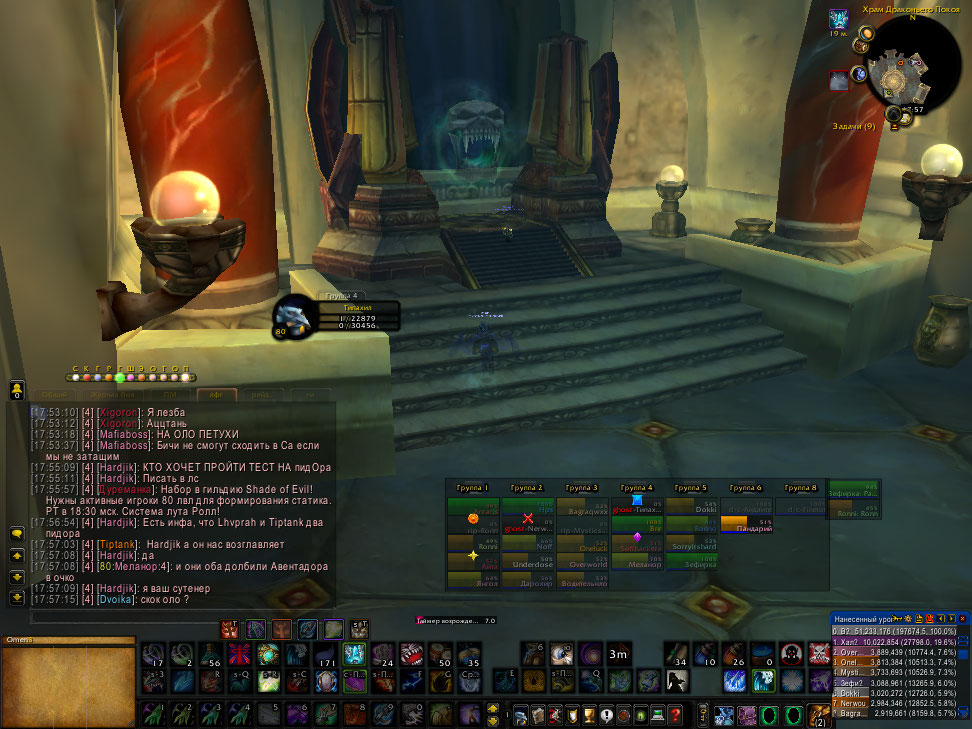
Task: Open the character info micro button
Action: tap(519, 716)
